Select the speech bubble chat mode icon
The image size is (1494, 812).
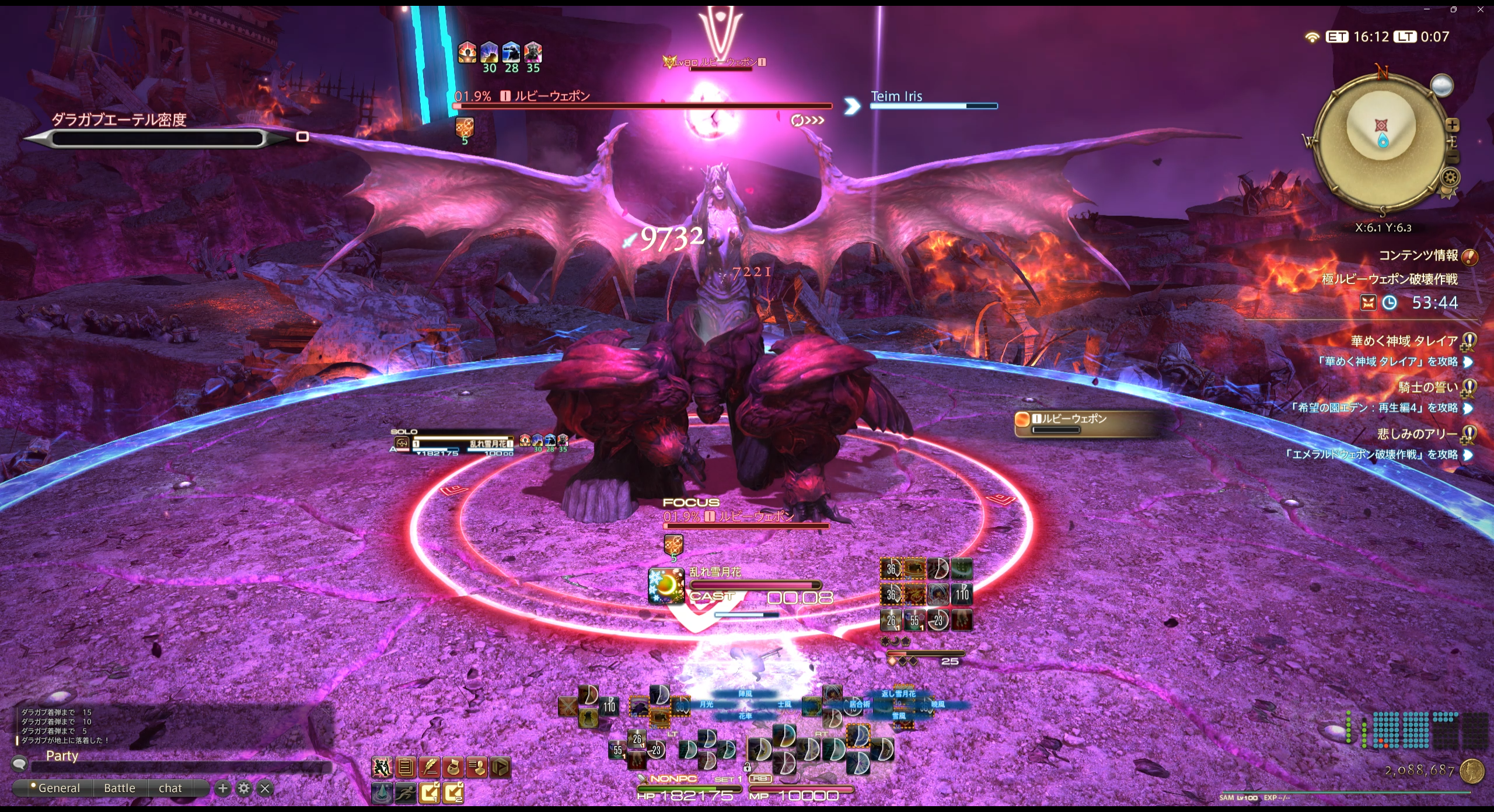pyautogui.click(x=19, y=764)
